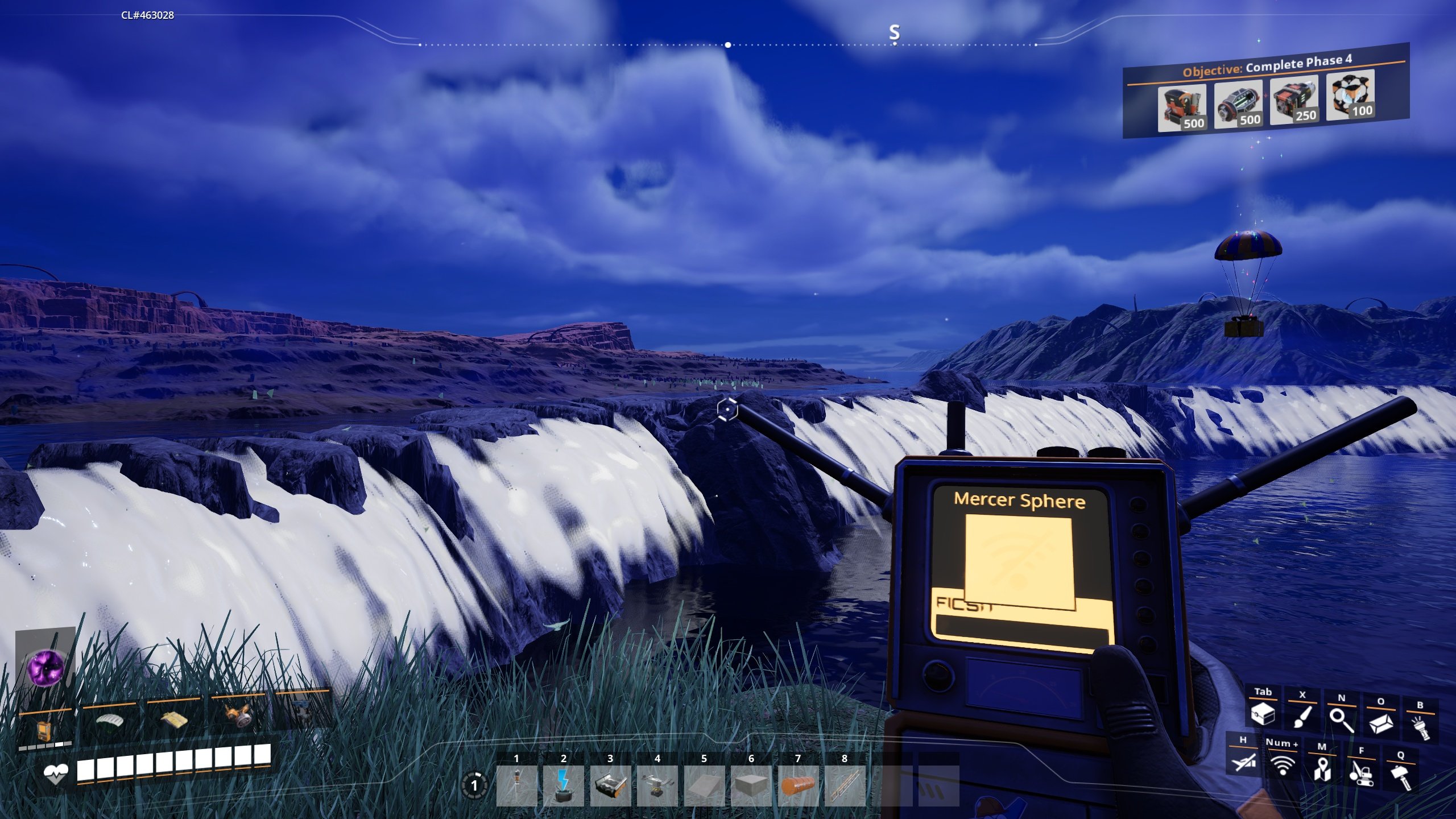Open the map pin icon bound to M

[1322, 771]
